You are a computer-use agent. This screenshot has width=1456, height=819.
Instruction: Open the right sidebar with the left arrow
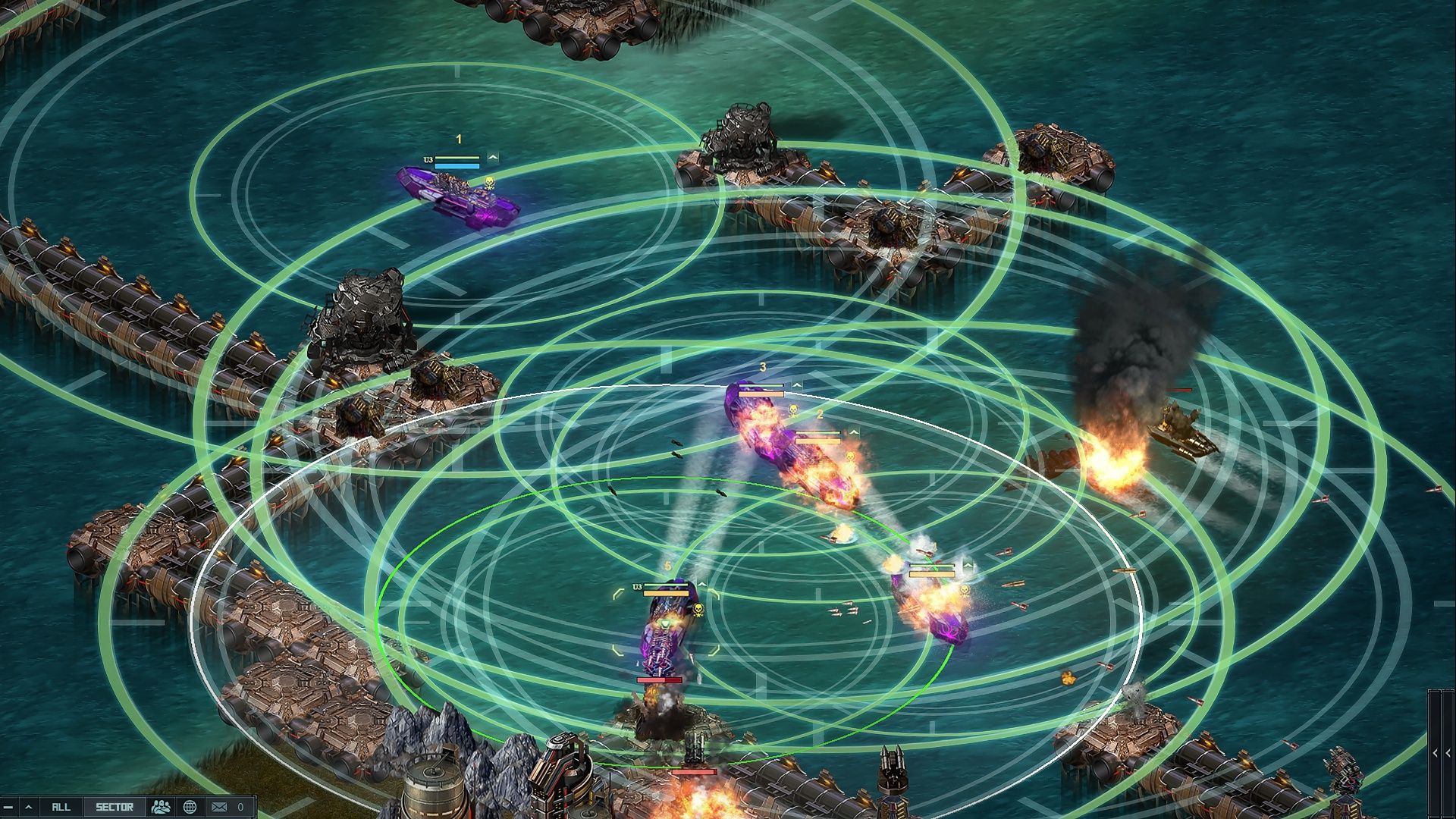(x=1435, y=753)
